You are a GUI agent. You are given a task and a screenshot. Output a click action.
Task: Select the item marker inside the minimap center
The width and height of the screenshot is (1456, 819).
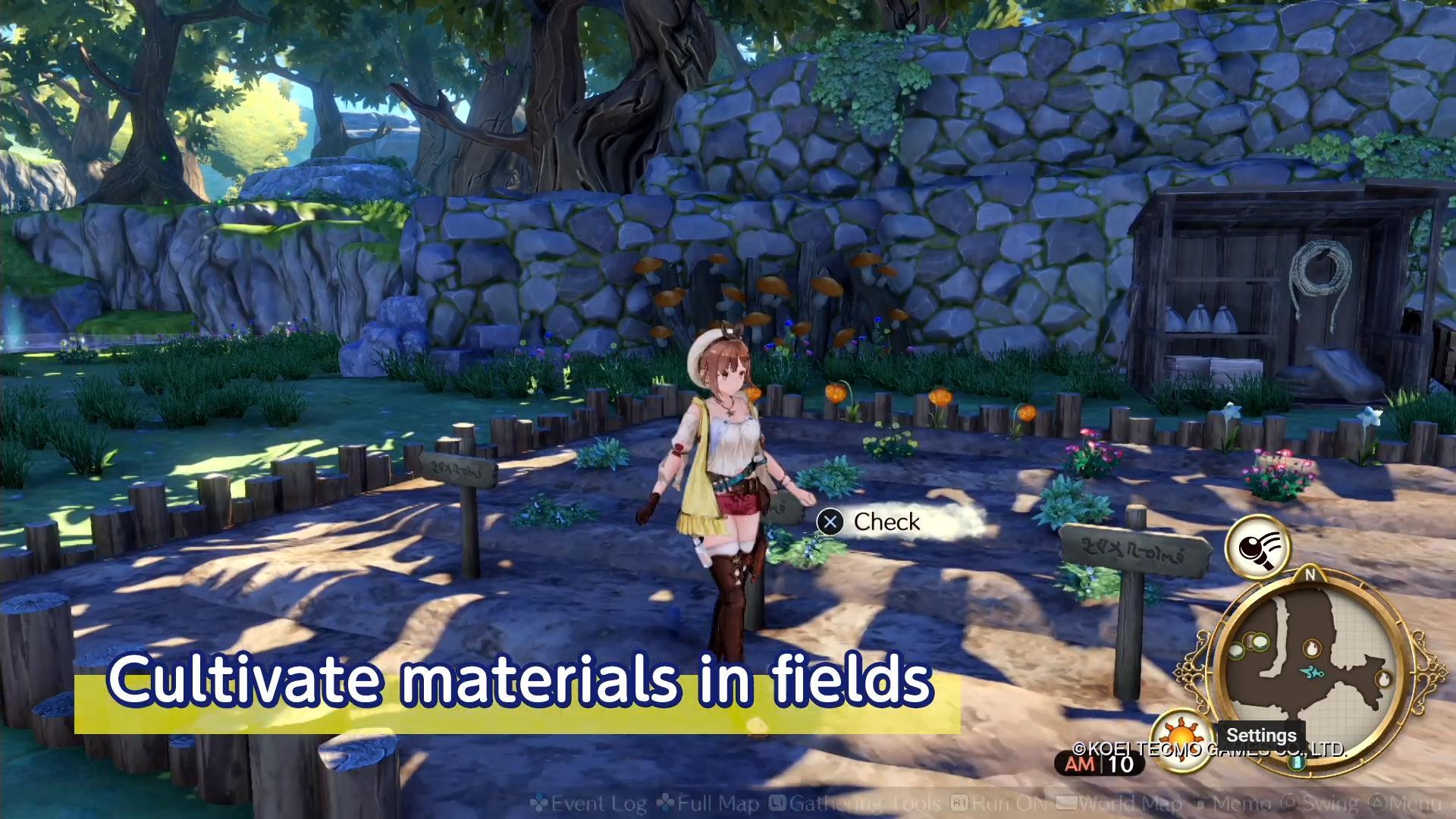[x=1312, y=648]
